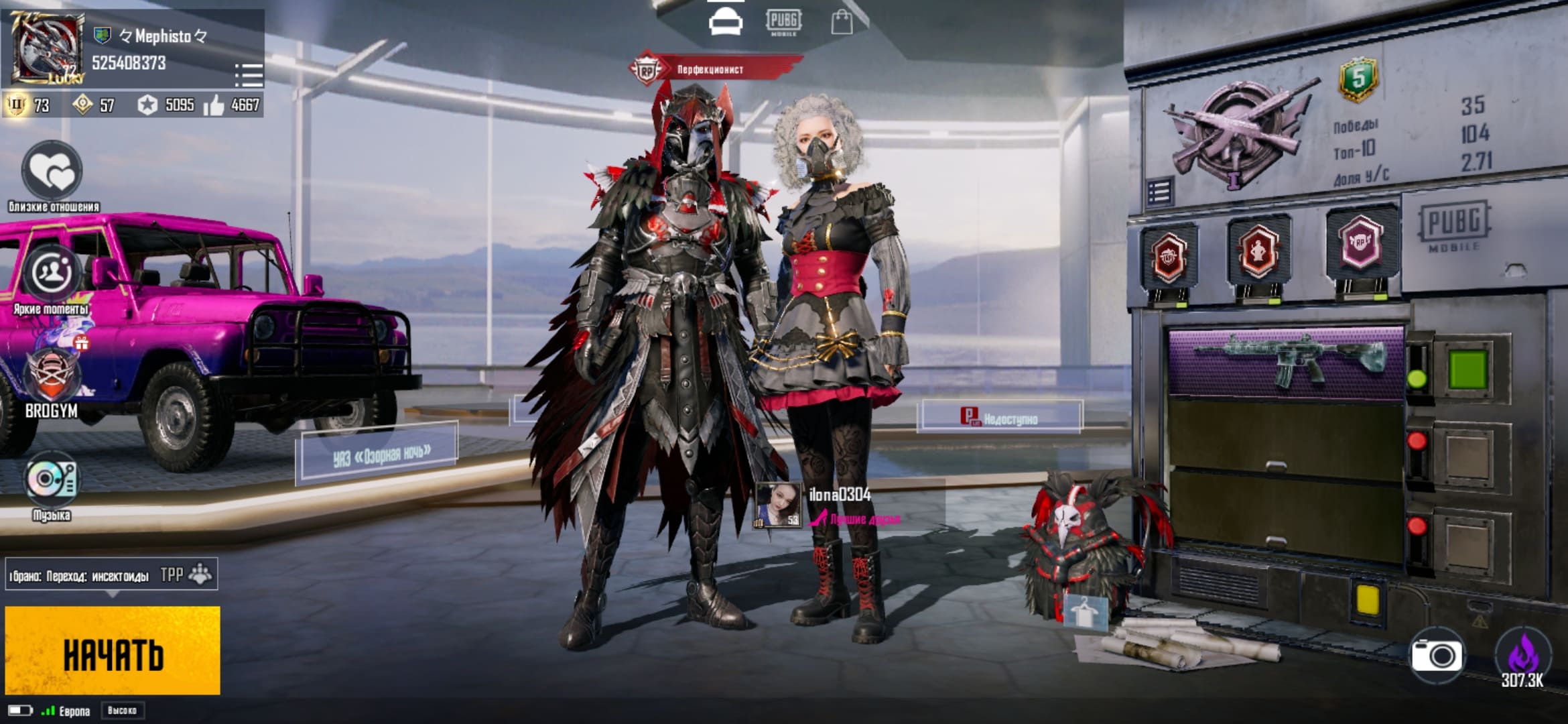Select the УАЗ «Озорная ночь» vehicle label
Image resolution: width=1568 pixels, height=724 pixels.
point(377,454)
